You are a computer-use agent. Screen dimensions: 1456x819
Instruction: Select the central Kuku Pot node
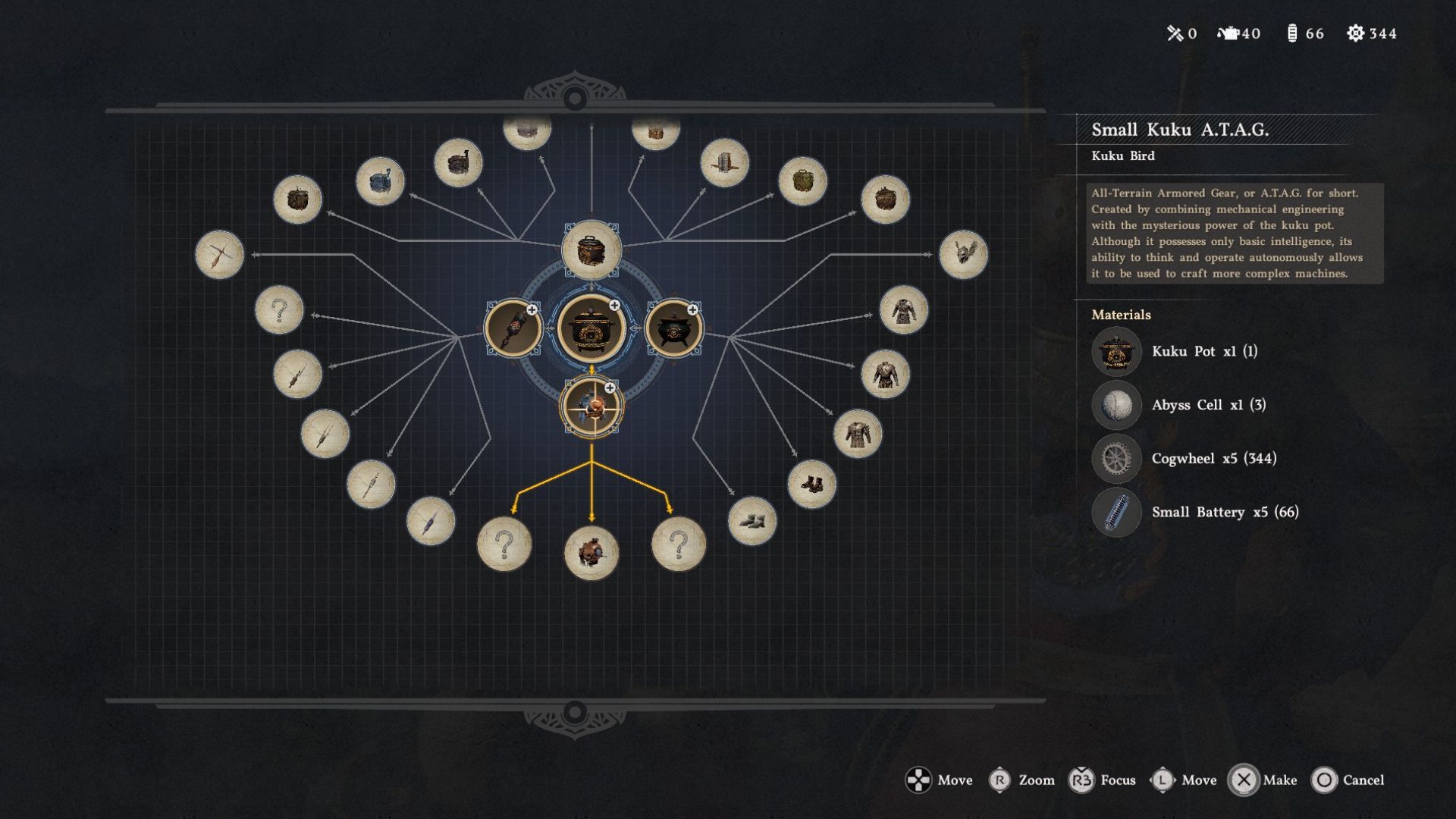click(591, 328)
